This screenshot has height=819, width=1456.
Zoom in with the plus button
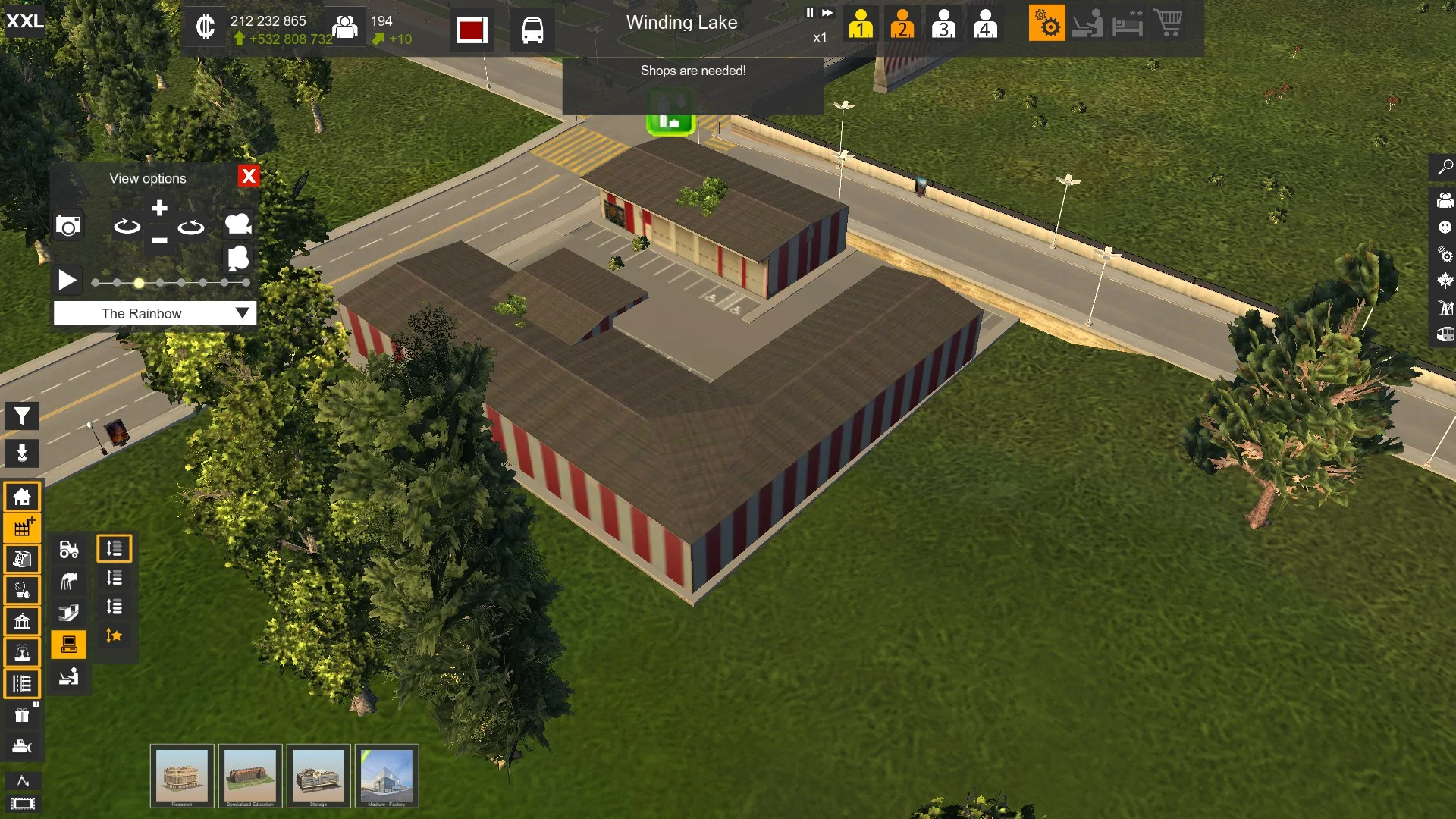[159, 209]
